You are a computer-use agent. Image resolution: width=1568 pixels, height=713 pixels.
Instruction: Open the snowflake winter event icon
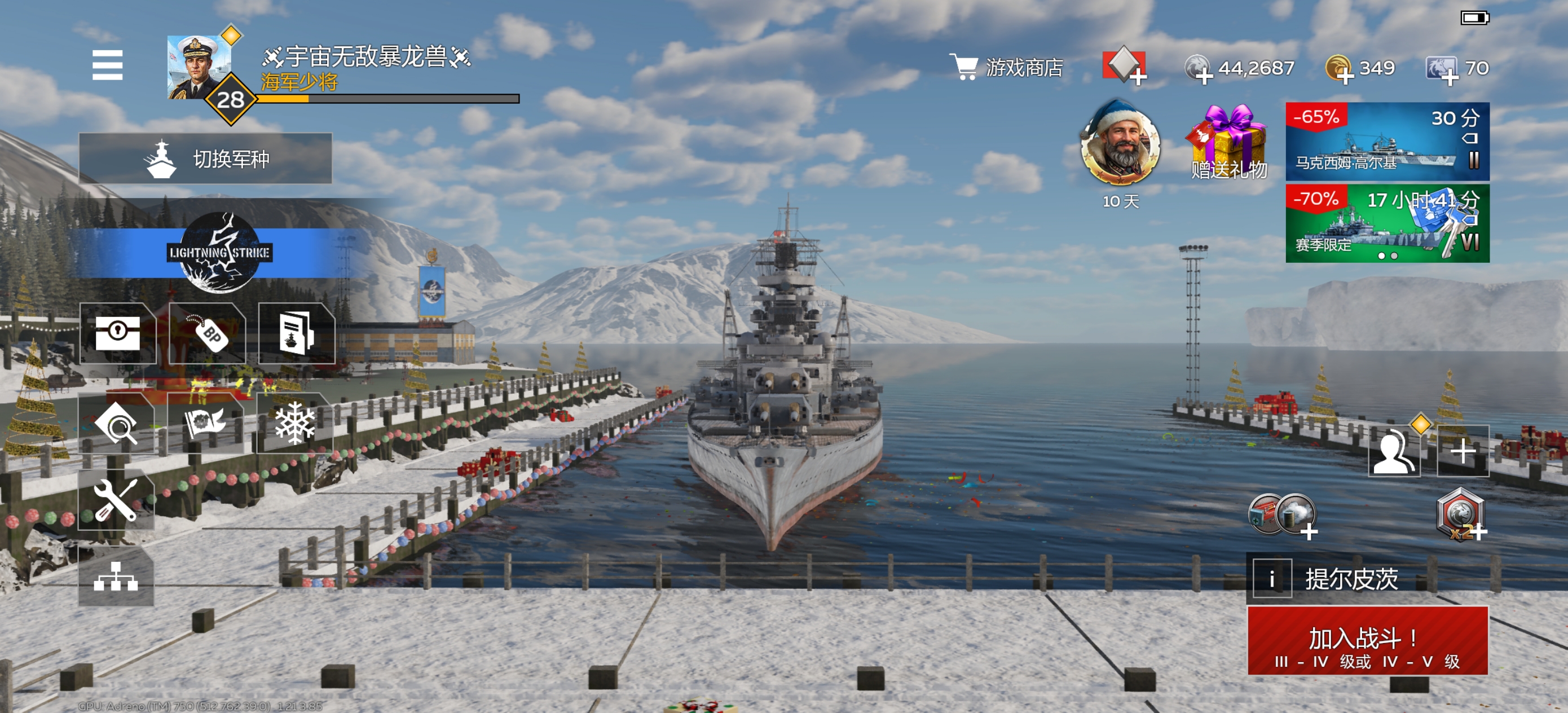pyautogui.click(x=294, y=423)
